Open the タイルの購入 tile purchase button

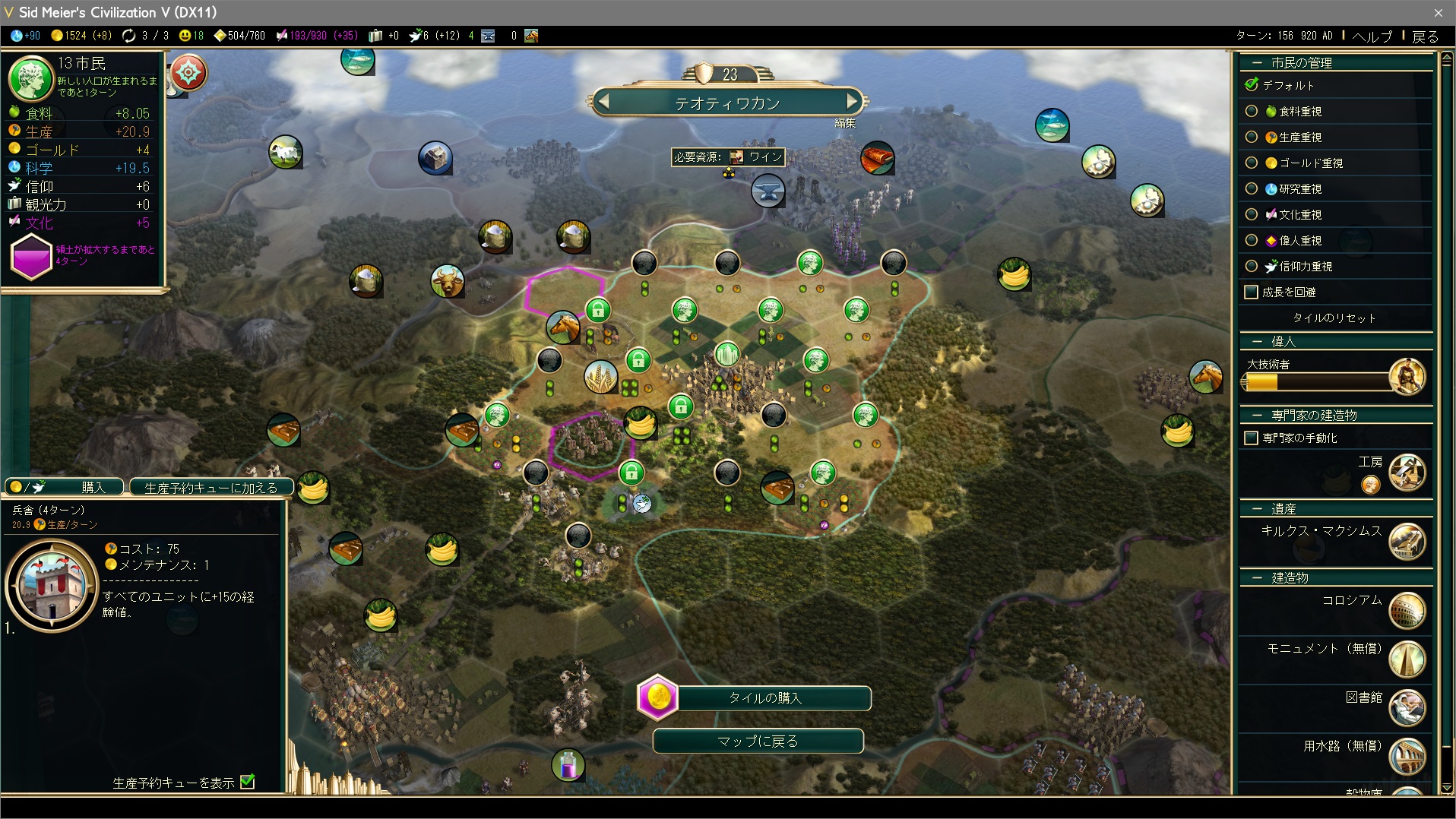pos(764,697)
